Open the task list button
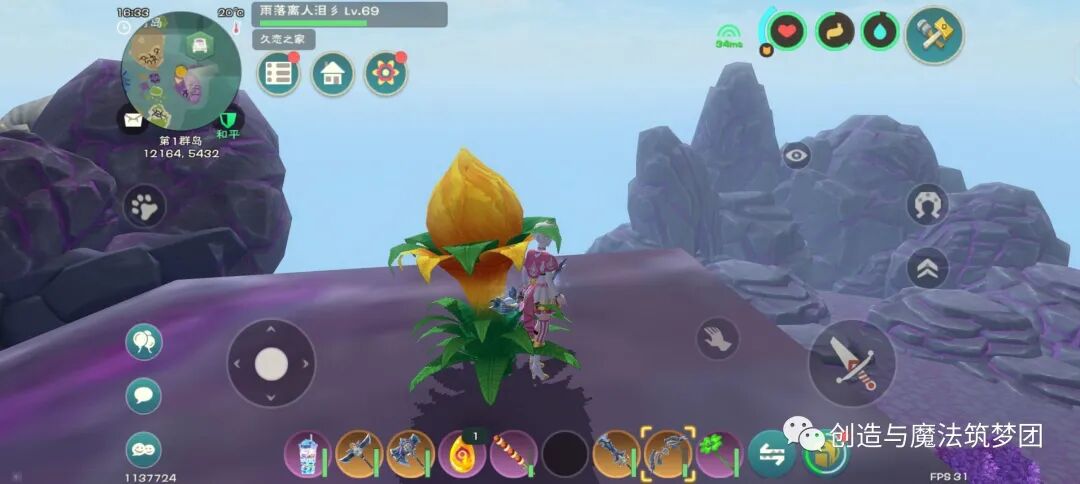Screen dimensions: 1080x484 tap(279, 73)
